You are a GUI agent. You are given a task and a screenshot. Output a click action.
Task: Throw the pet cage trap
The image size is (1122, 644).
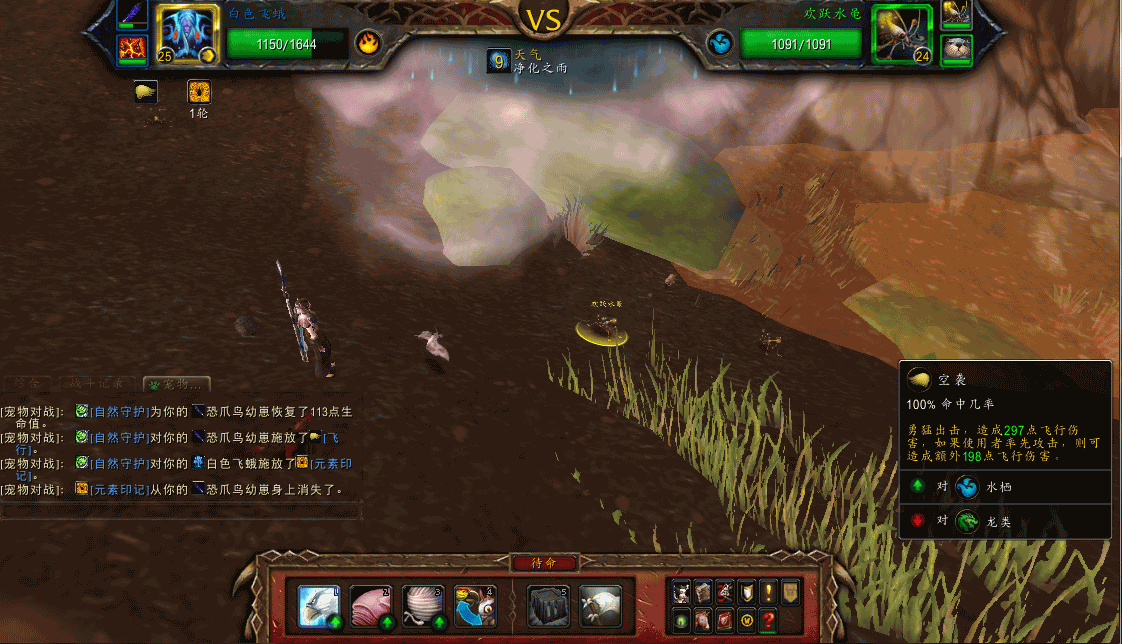coord(549,606)
